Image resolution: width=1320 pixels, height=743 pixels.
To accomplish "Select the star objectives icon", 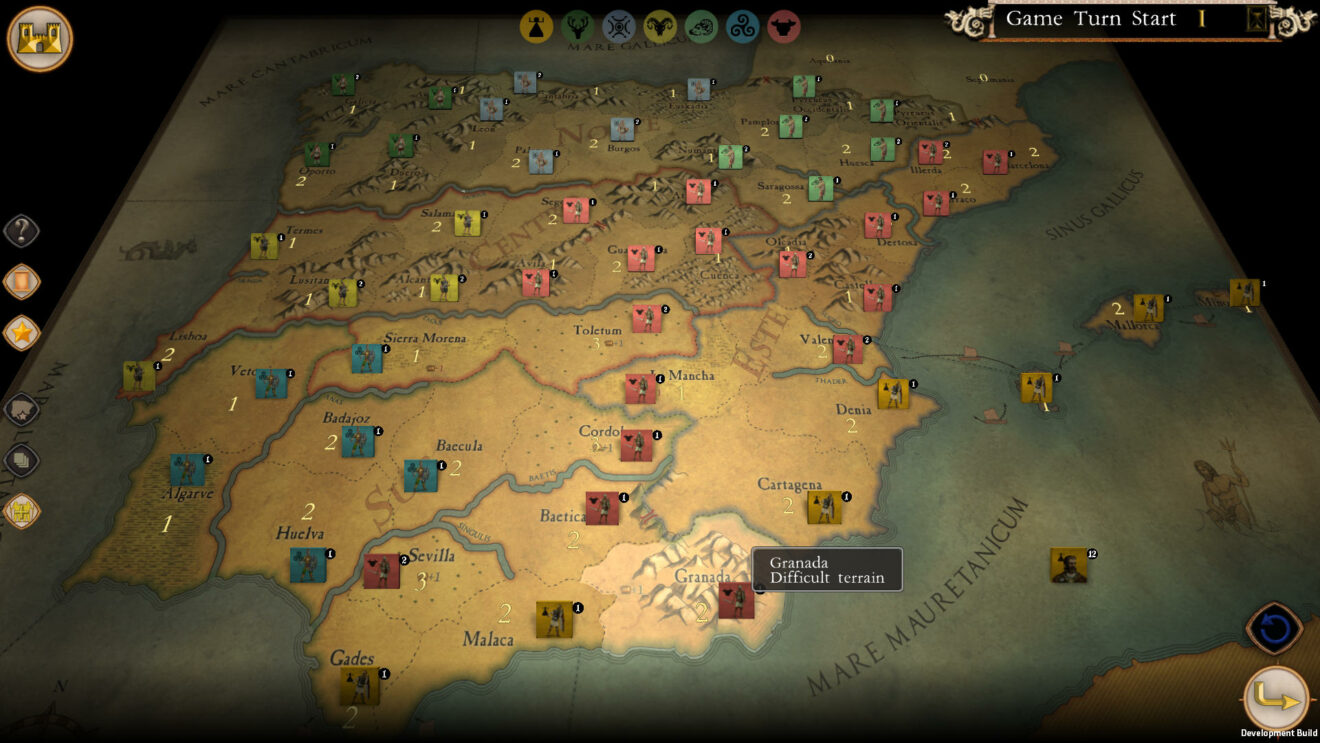I will [22, 331].
